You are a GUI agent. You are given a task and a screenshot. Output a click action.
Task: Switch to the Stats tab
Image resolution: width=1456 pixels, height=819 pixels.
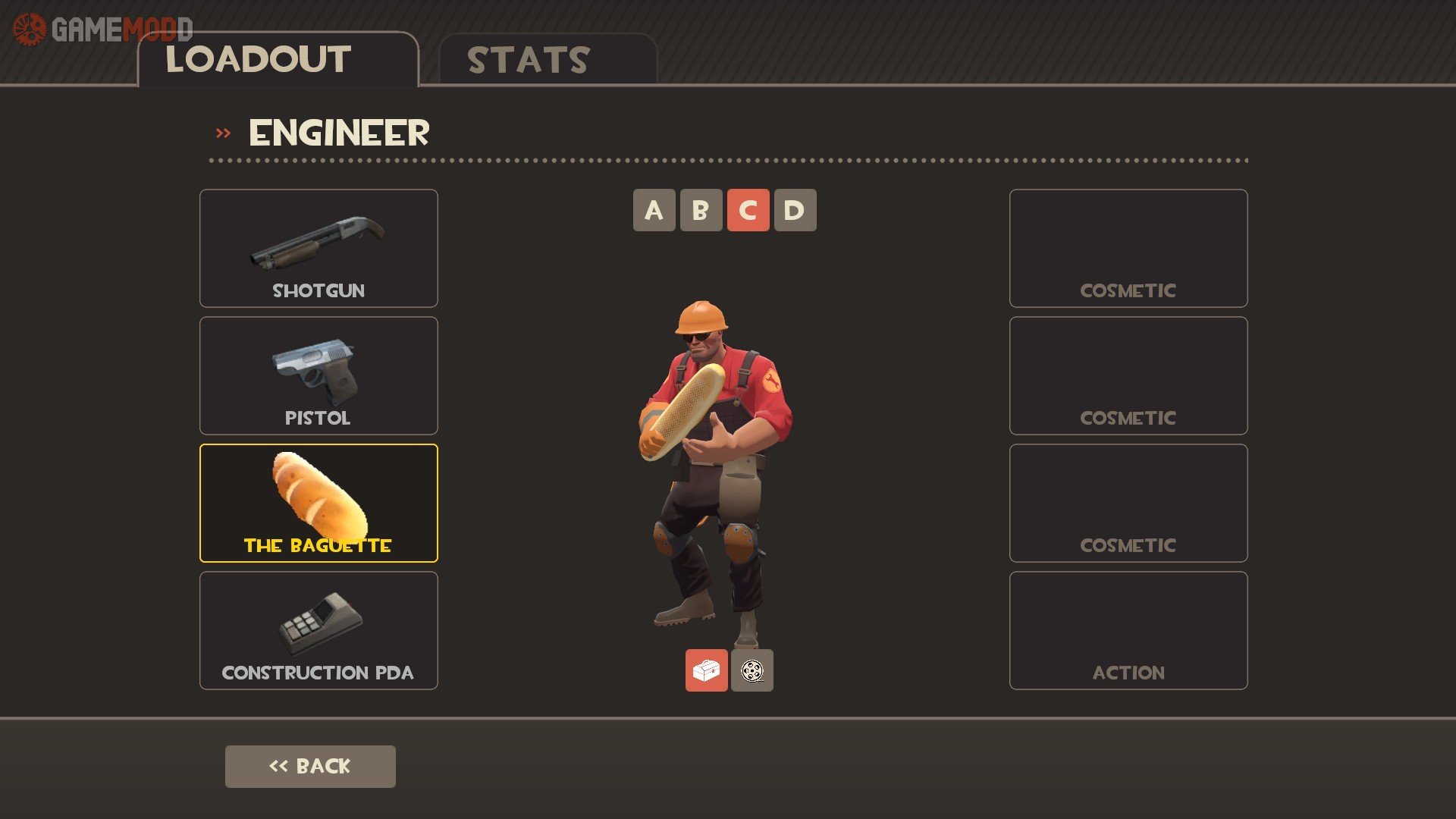547,60
